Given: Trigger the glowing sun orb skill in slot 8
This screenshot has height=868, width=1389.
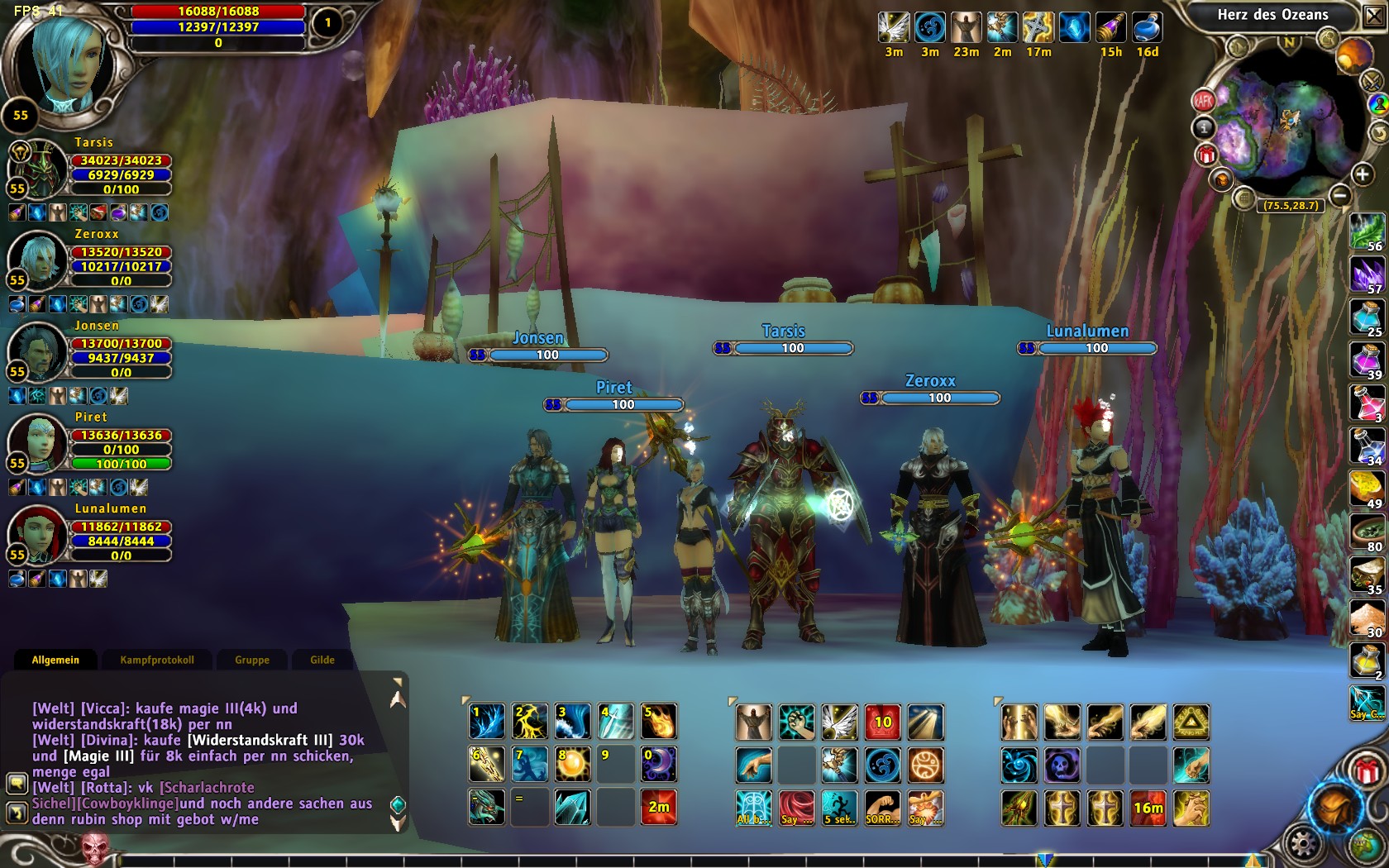Looking at the screenshot, I should click(573, 765).
